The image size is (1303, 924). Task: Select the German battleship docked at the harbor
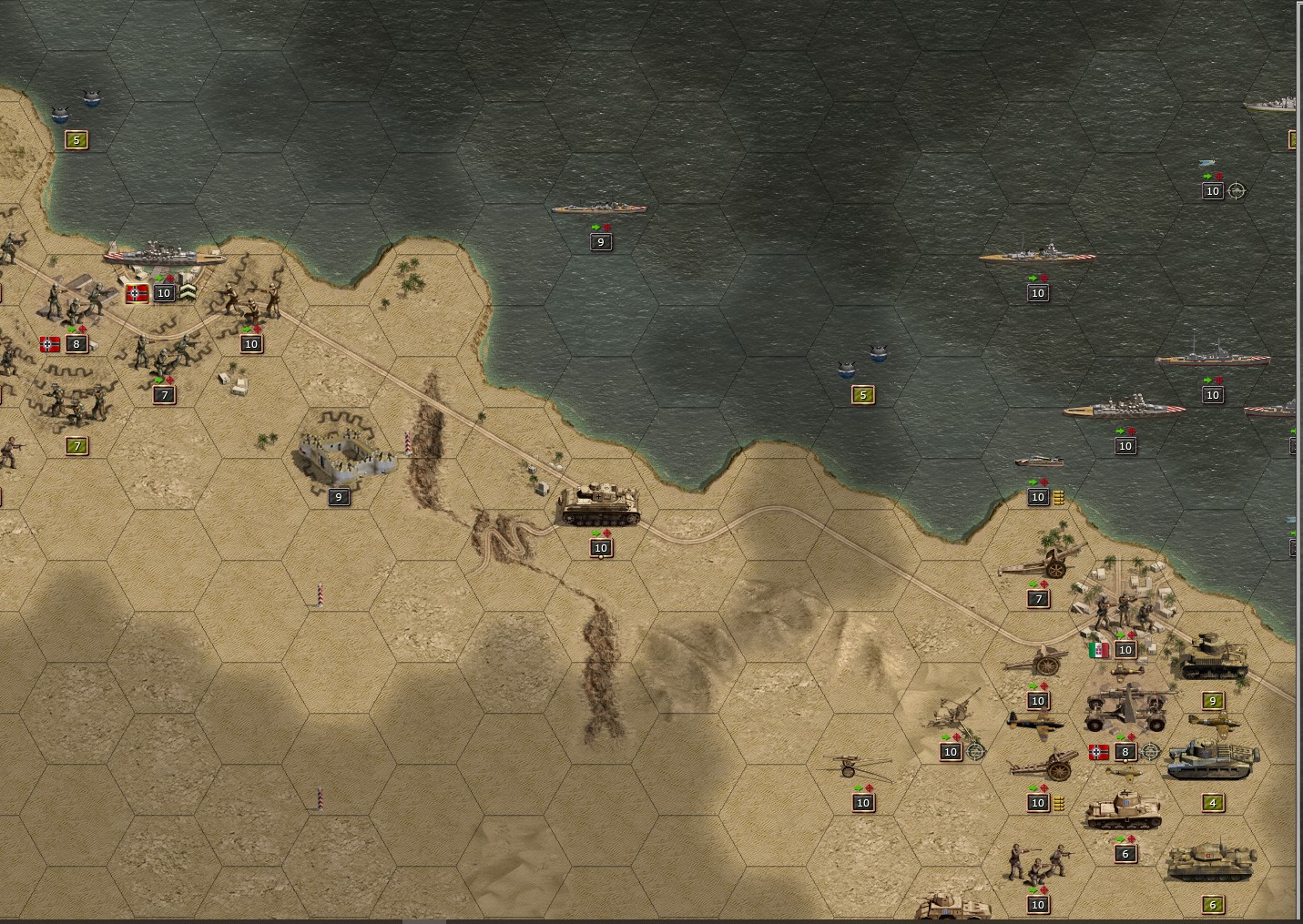pos(166,256)
